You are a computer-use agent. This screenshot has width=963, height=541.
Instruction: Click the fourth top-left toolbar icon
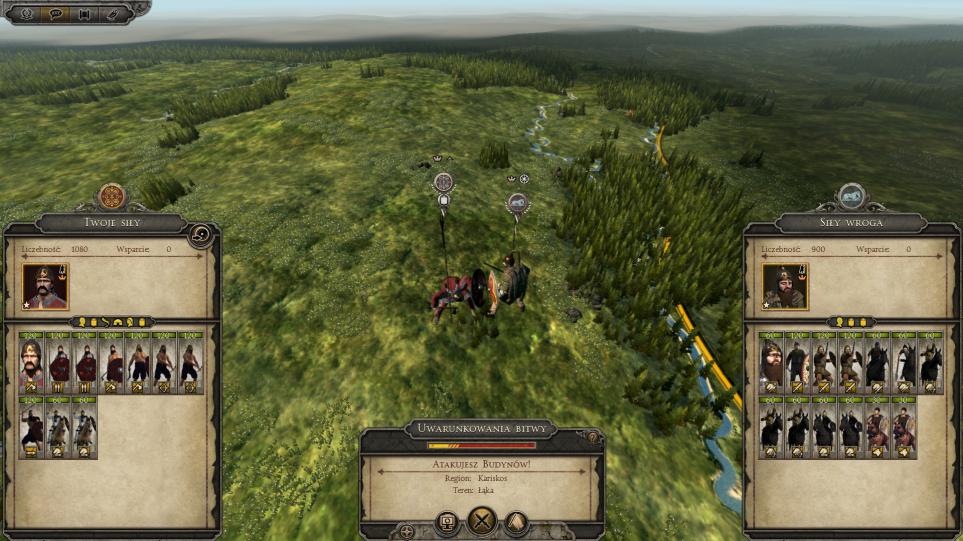click(112, 14)
